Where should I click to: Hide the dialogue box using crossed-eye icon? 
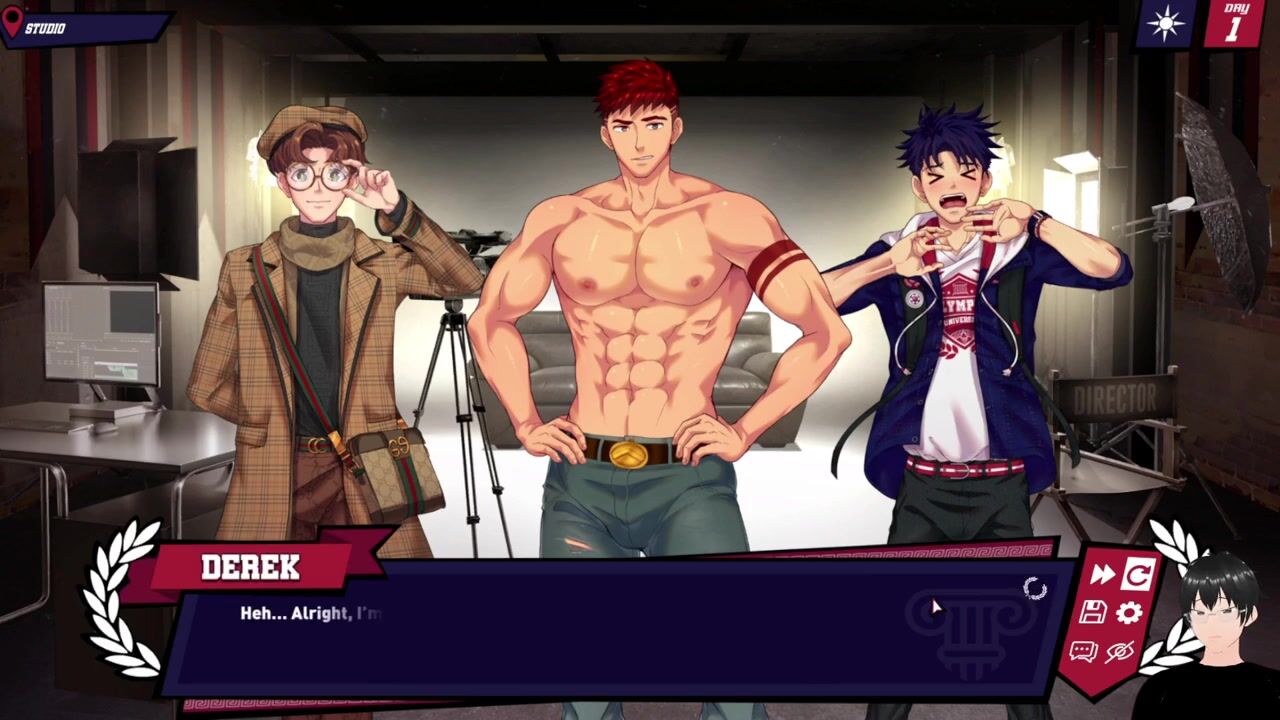click(x=1119, y=652)
